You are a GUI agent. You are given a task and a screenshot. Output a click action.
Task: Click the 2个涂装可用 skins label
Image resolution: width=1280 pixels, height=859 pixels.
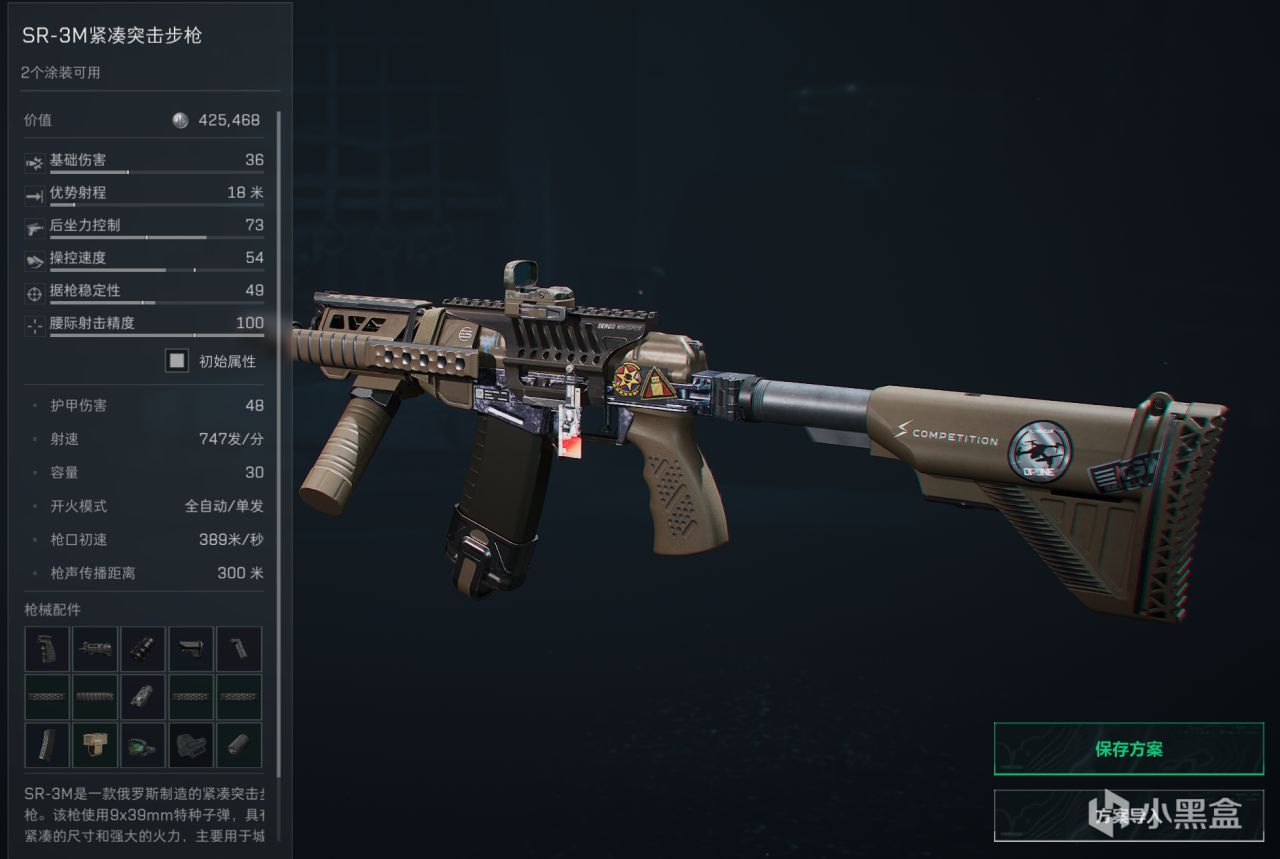61,72
